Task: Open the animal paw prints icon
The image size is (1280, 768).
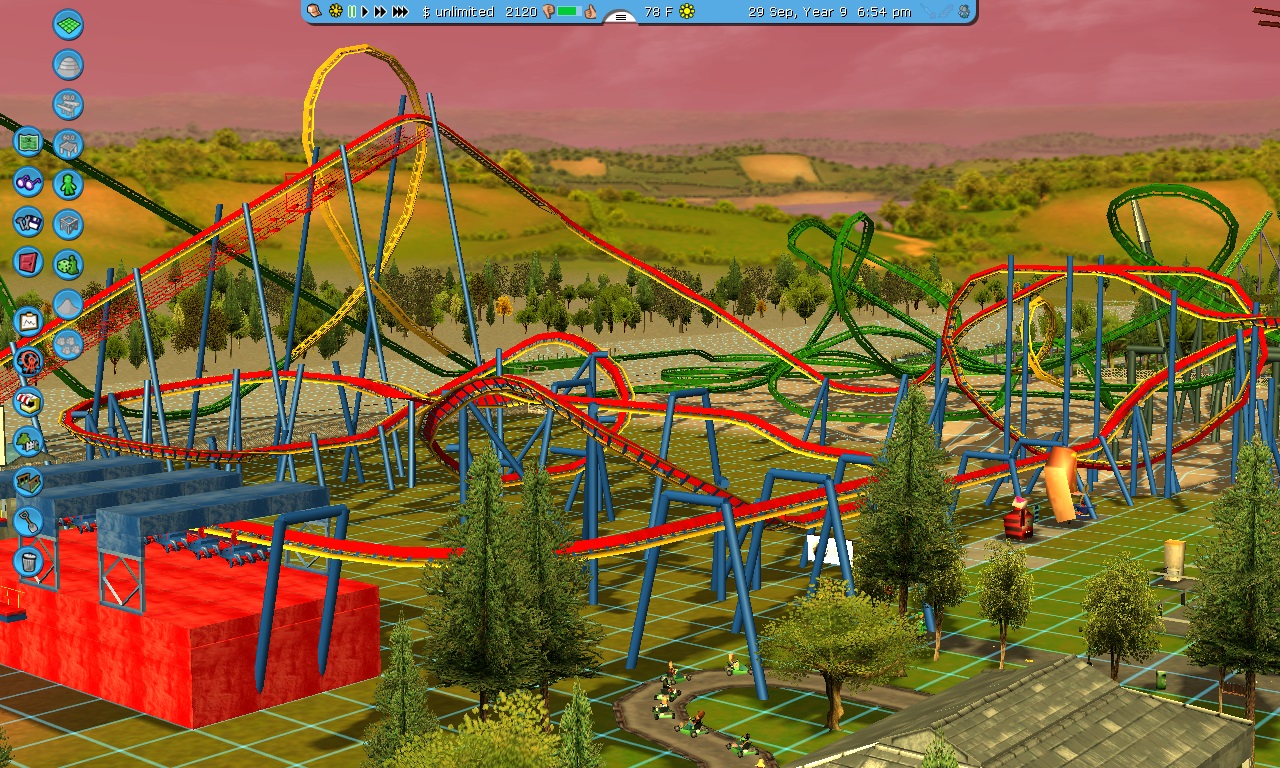Action: pyautogui.click(x=68, y=345)
